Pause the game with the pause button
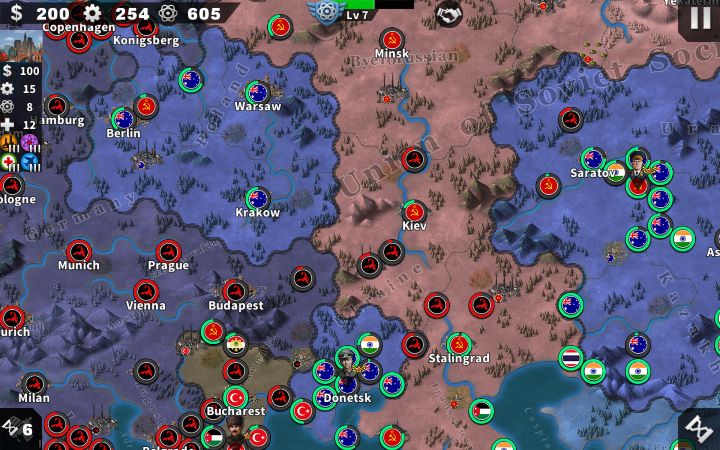Screen dimensions: 720x450 coord(697,17)
